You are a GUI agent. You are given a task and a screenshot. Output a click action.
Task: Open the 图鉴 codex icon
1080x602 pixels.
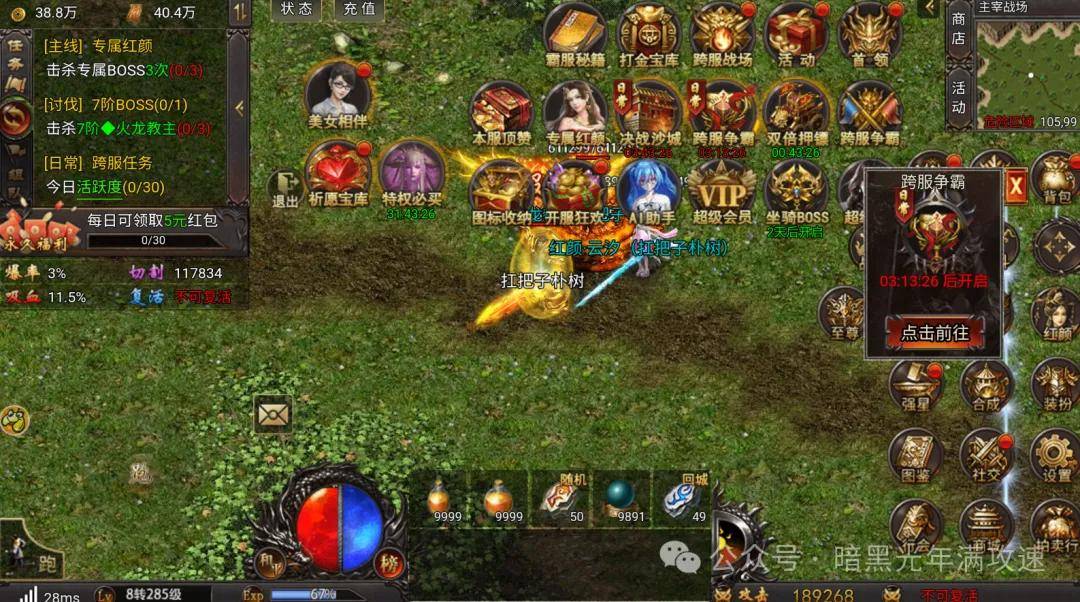click(x=914, y=457)
